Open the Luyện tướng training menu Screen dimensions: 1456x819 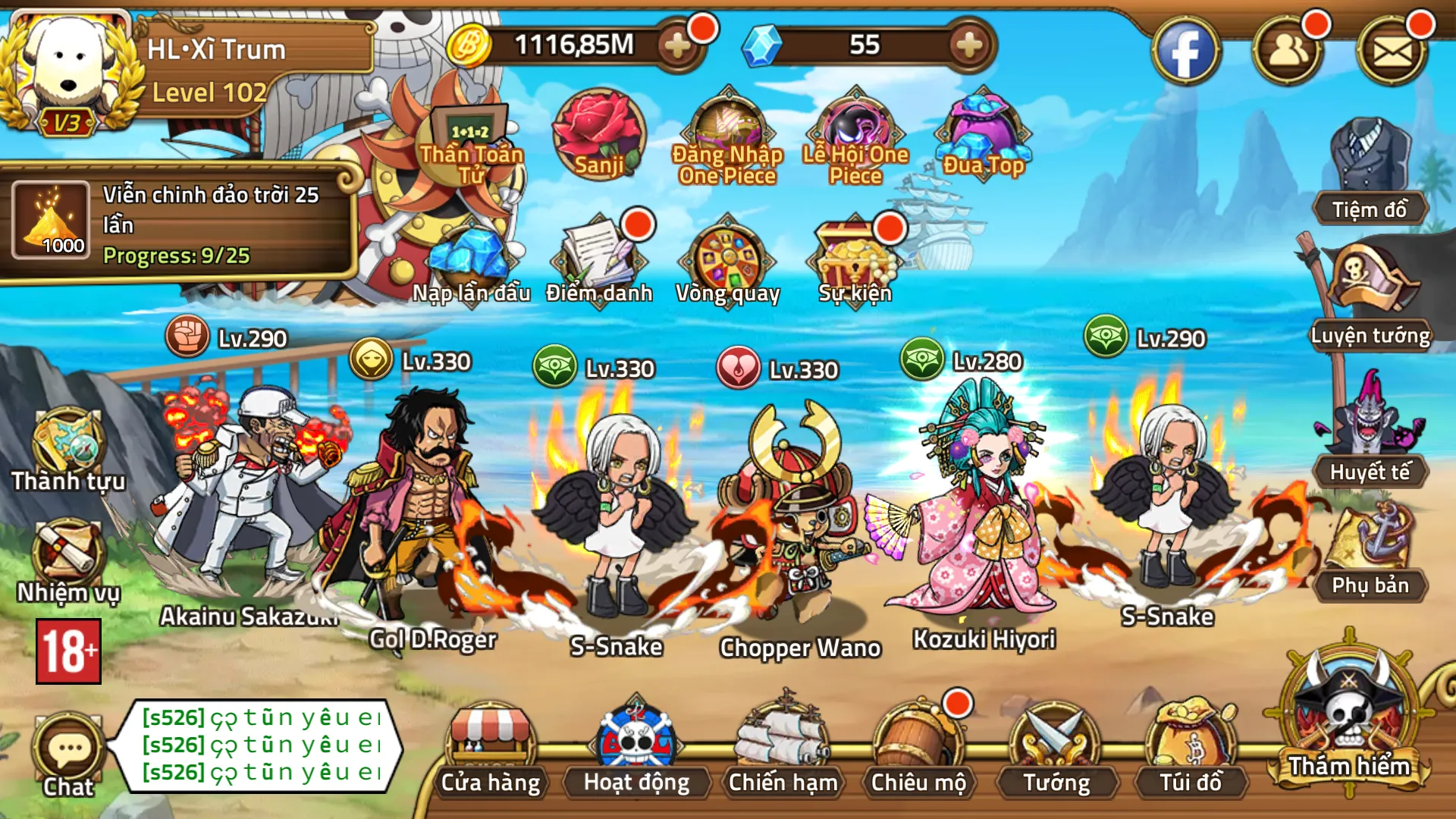(1370, 296)
